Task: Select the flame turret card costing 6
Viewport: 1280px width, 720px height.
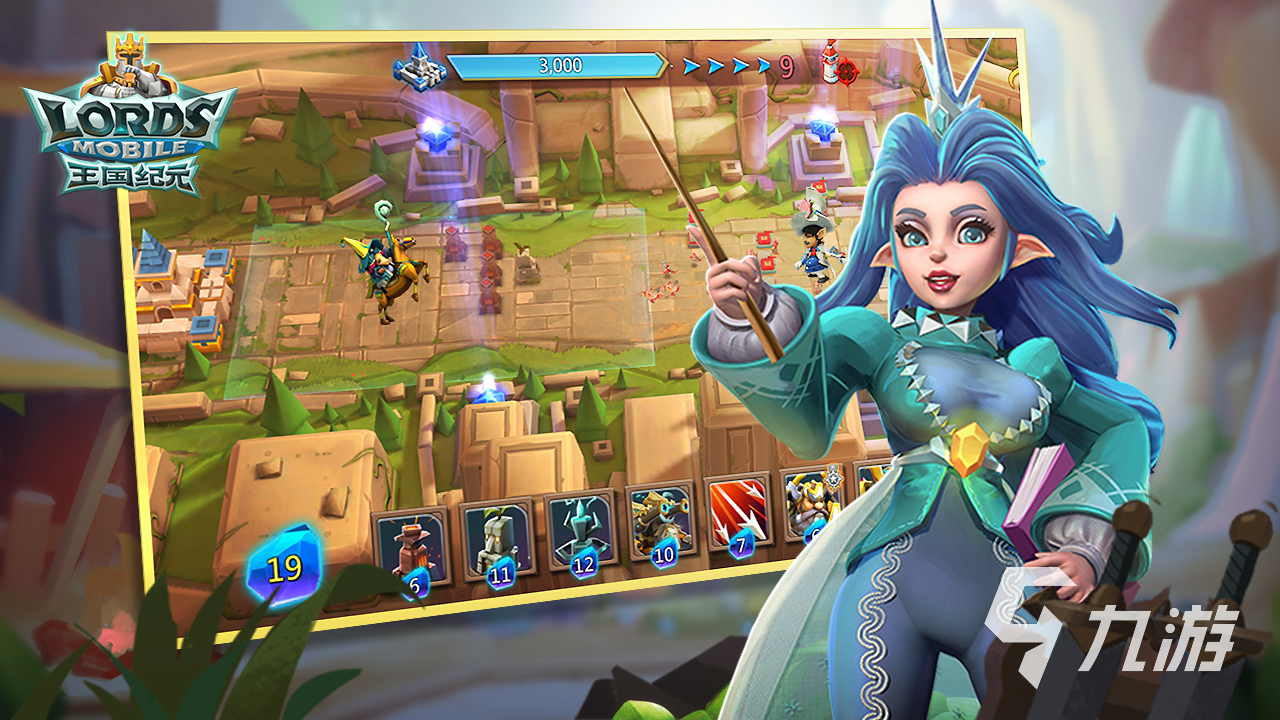Action: [411, 550]
